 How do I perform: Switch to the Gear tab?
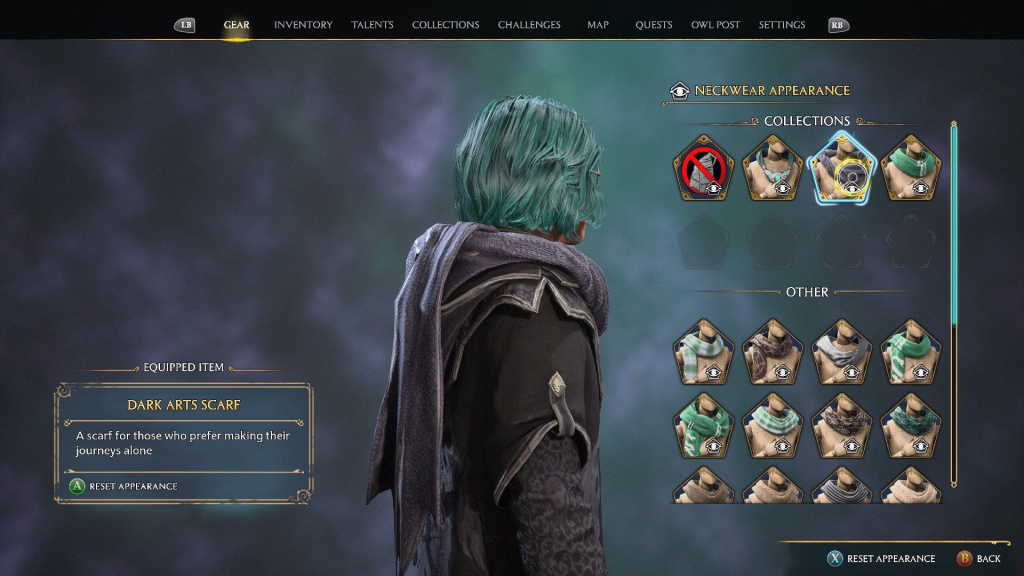coord(236,25)
